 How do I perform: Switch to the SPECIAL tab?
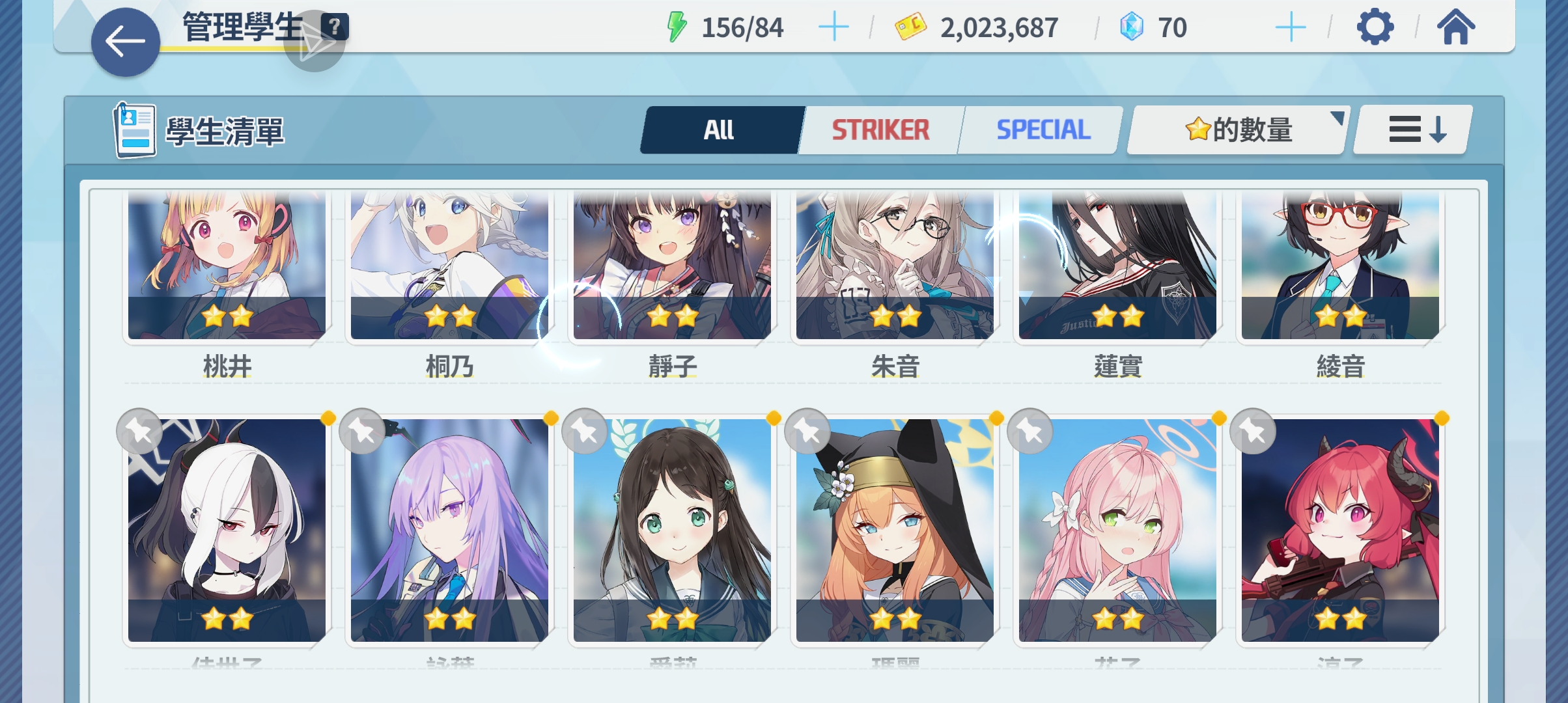coord(1043,130)
